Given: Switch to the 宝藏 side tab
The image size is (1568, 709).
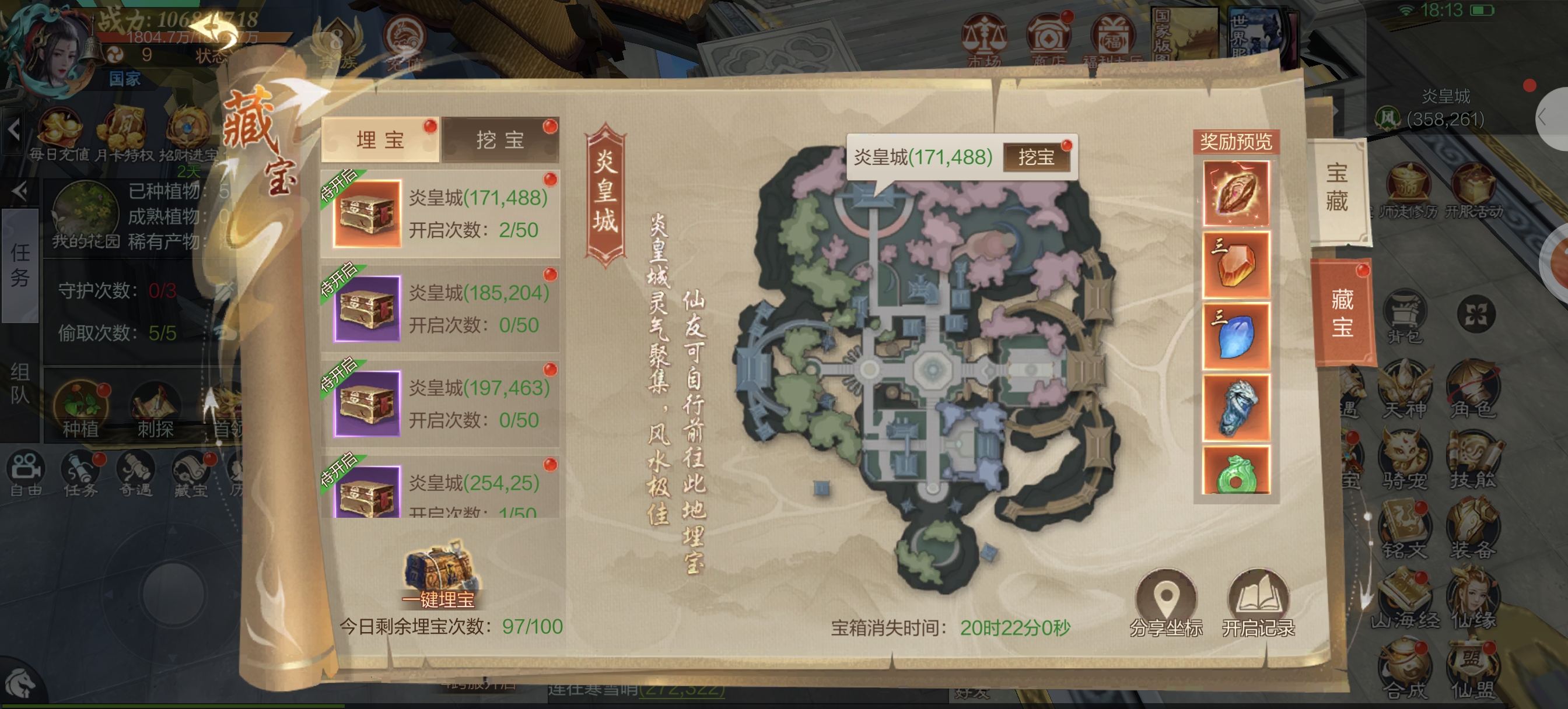Looking at the screenshot, I should pyautogui.click(x=1336, y=187).
